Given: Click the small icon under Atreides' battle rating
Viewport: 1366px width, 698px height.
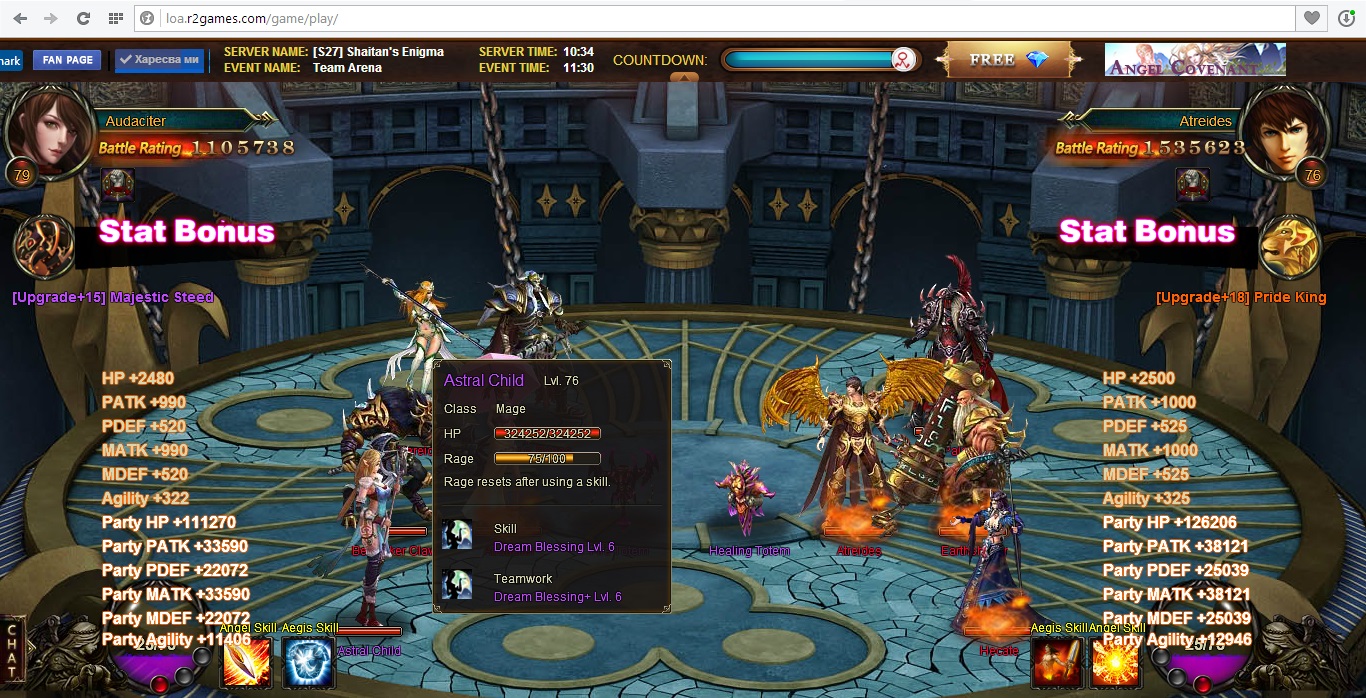Looking at the screenshot, I should coord(1192,184).
